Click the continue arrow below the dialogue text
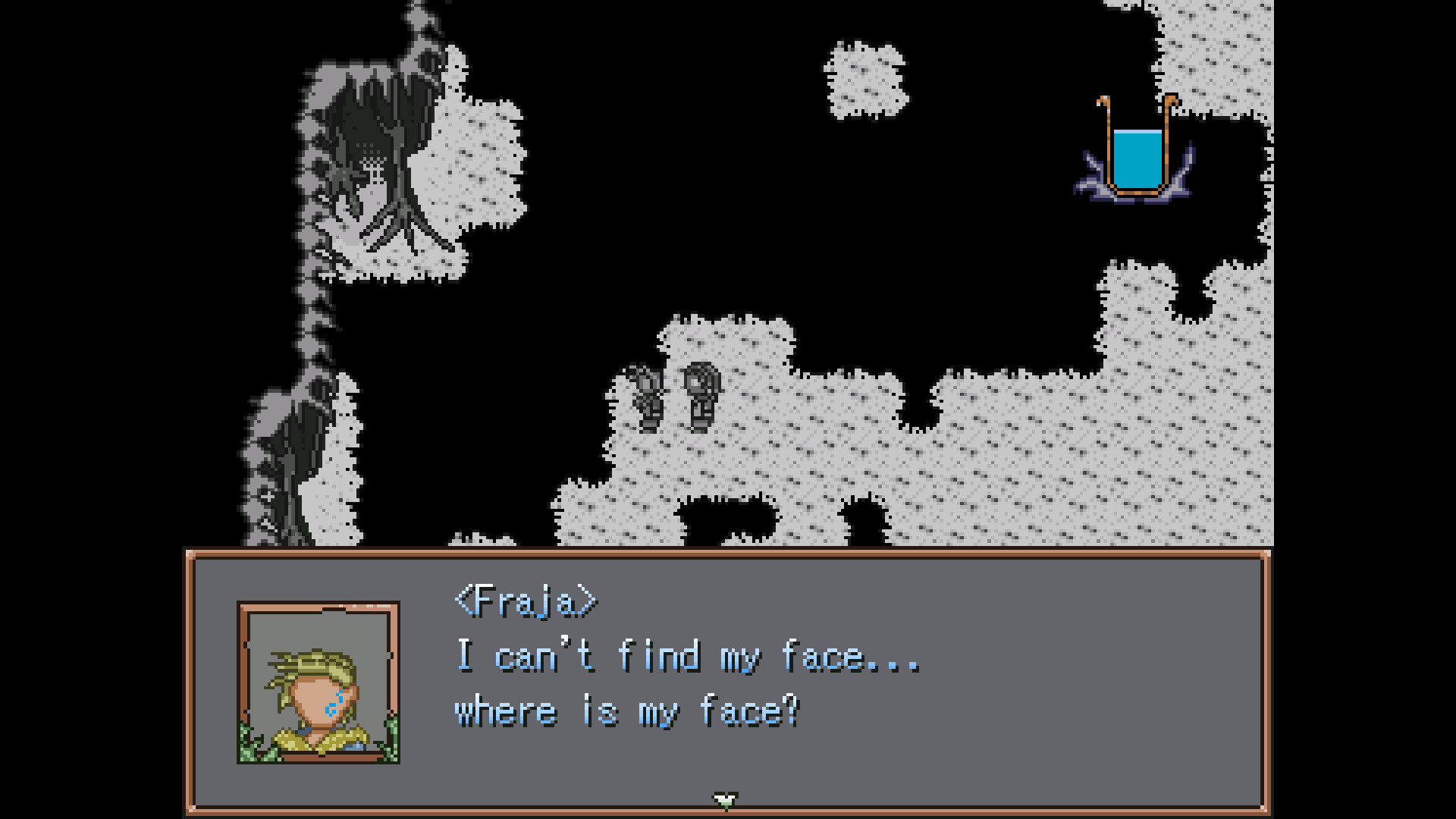 coord(726,798)
